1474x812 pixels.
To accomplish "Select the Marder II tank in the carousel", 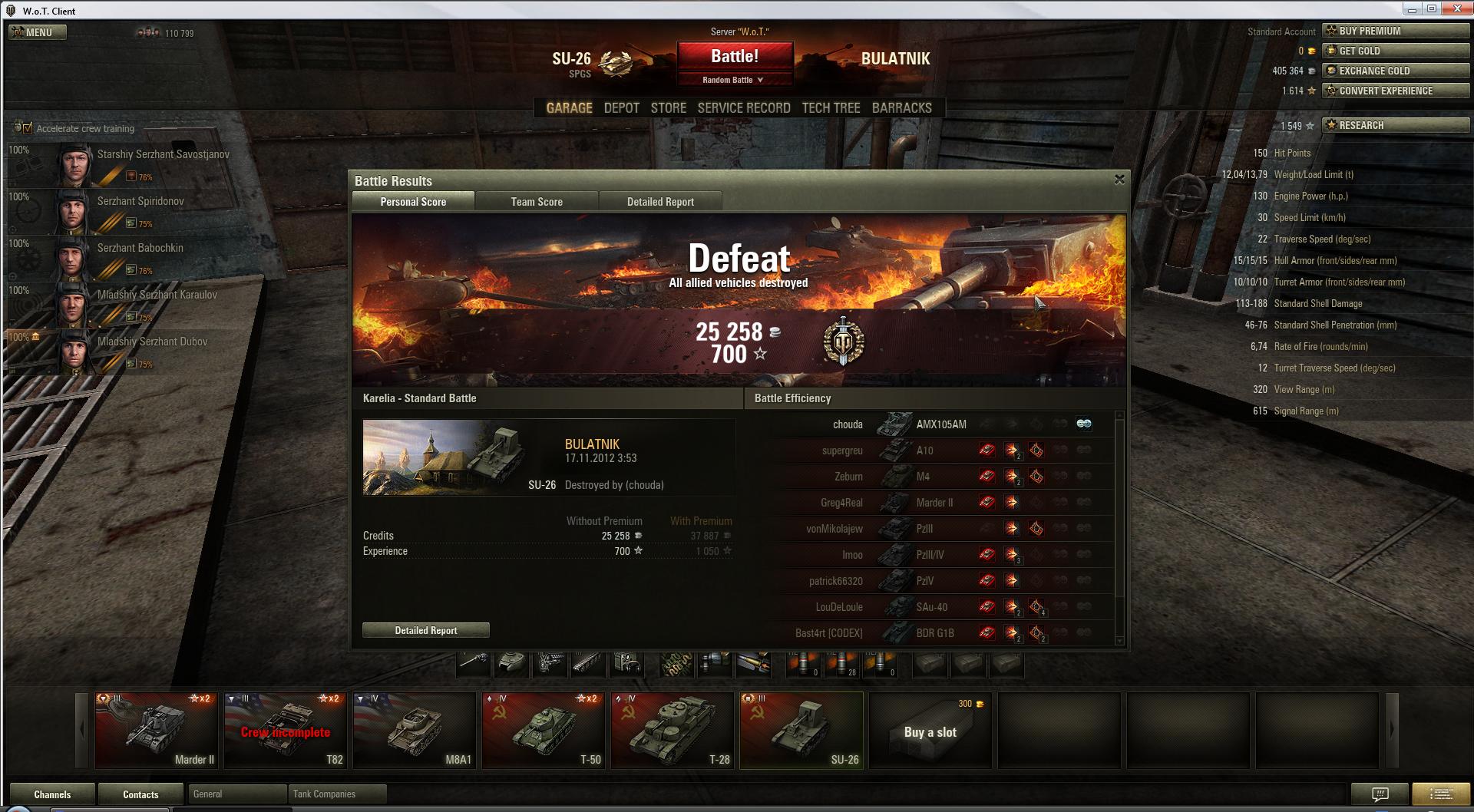I will (x=157, y=730).
